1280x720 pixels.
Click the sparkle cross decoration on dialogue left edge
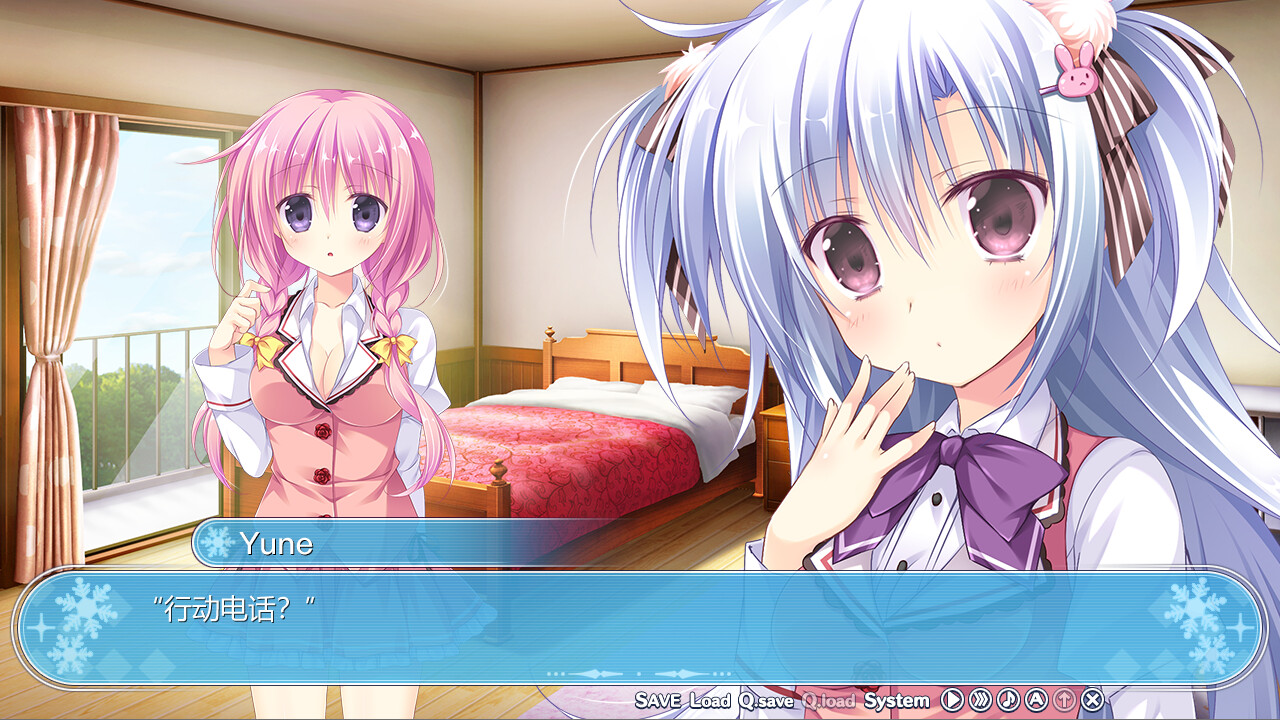tap(42, 627)
